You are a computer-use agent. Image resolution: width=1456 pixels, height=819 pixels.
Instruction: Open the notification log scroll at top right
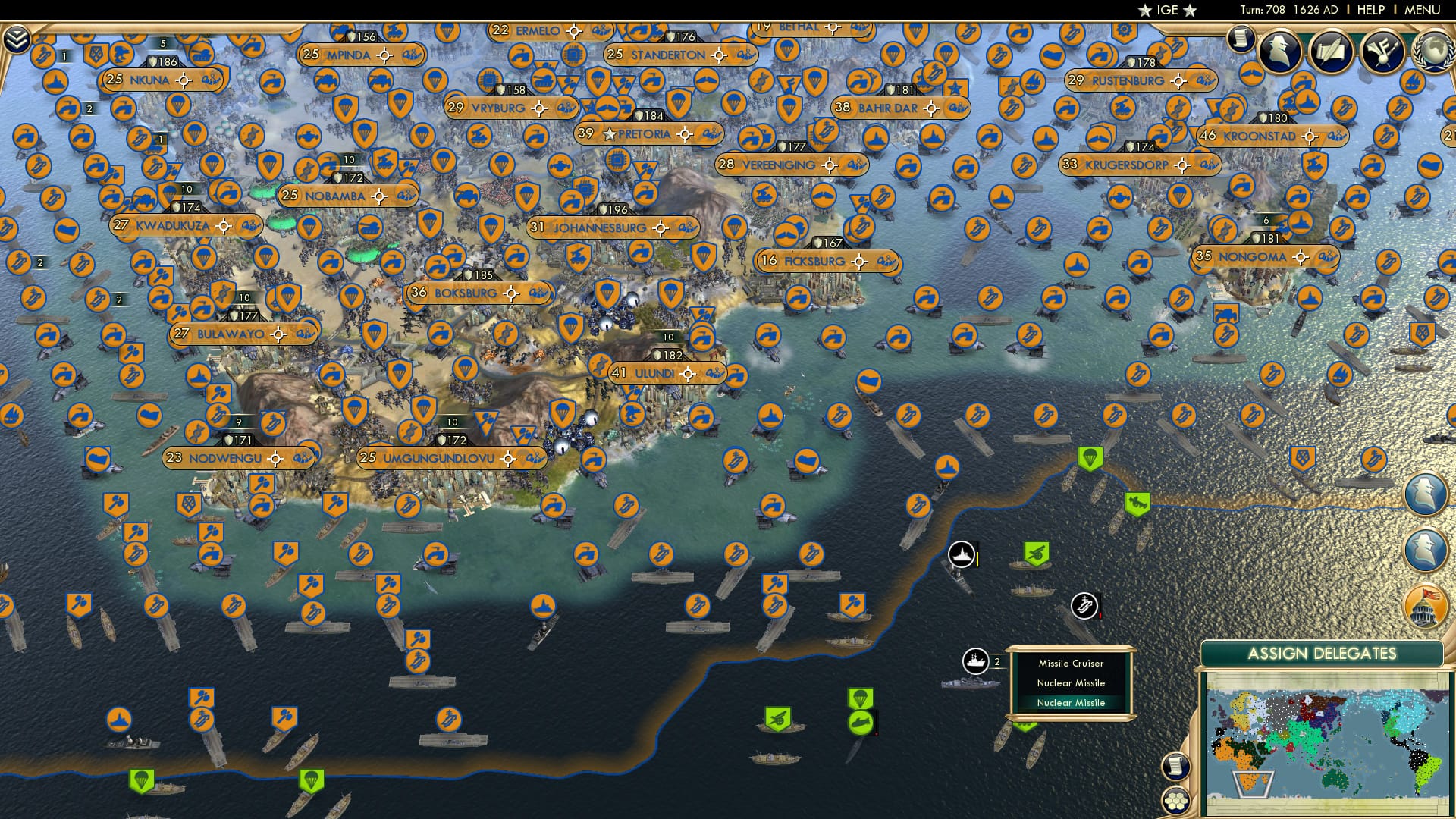(x=1242, y=39)
